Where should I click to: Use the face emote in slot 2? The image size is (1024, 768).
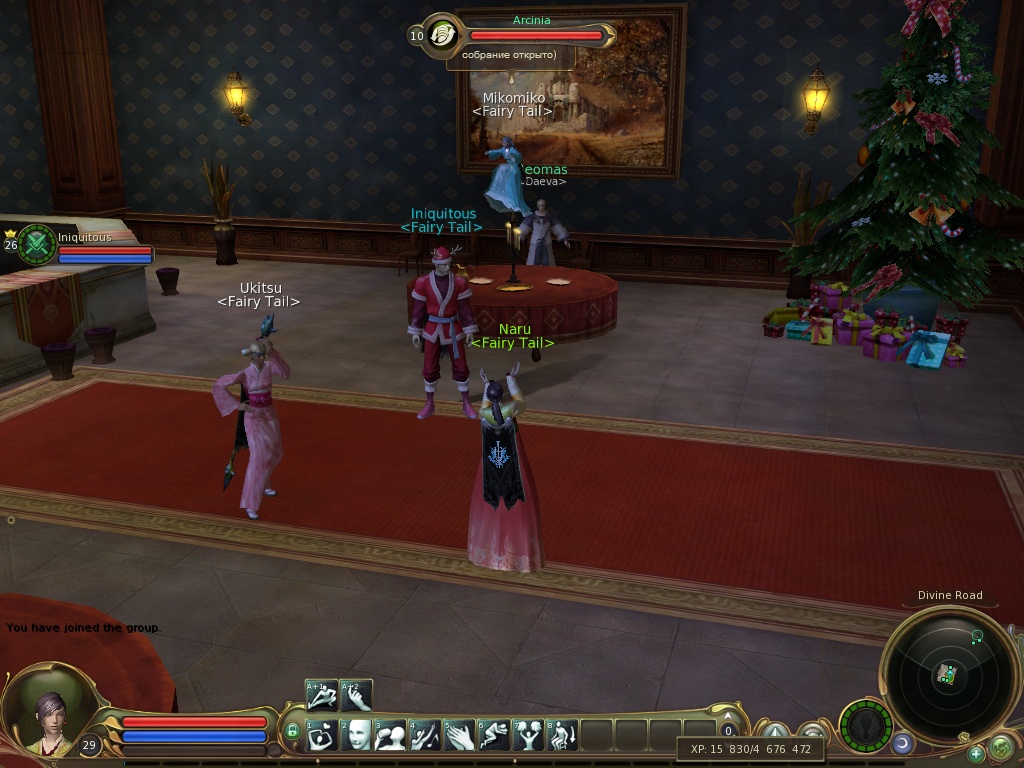coord(357,736)
